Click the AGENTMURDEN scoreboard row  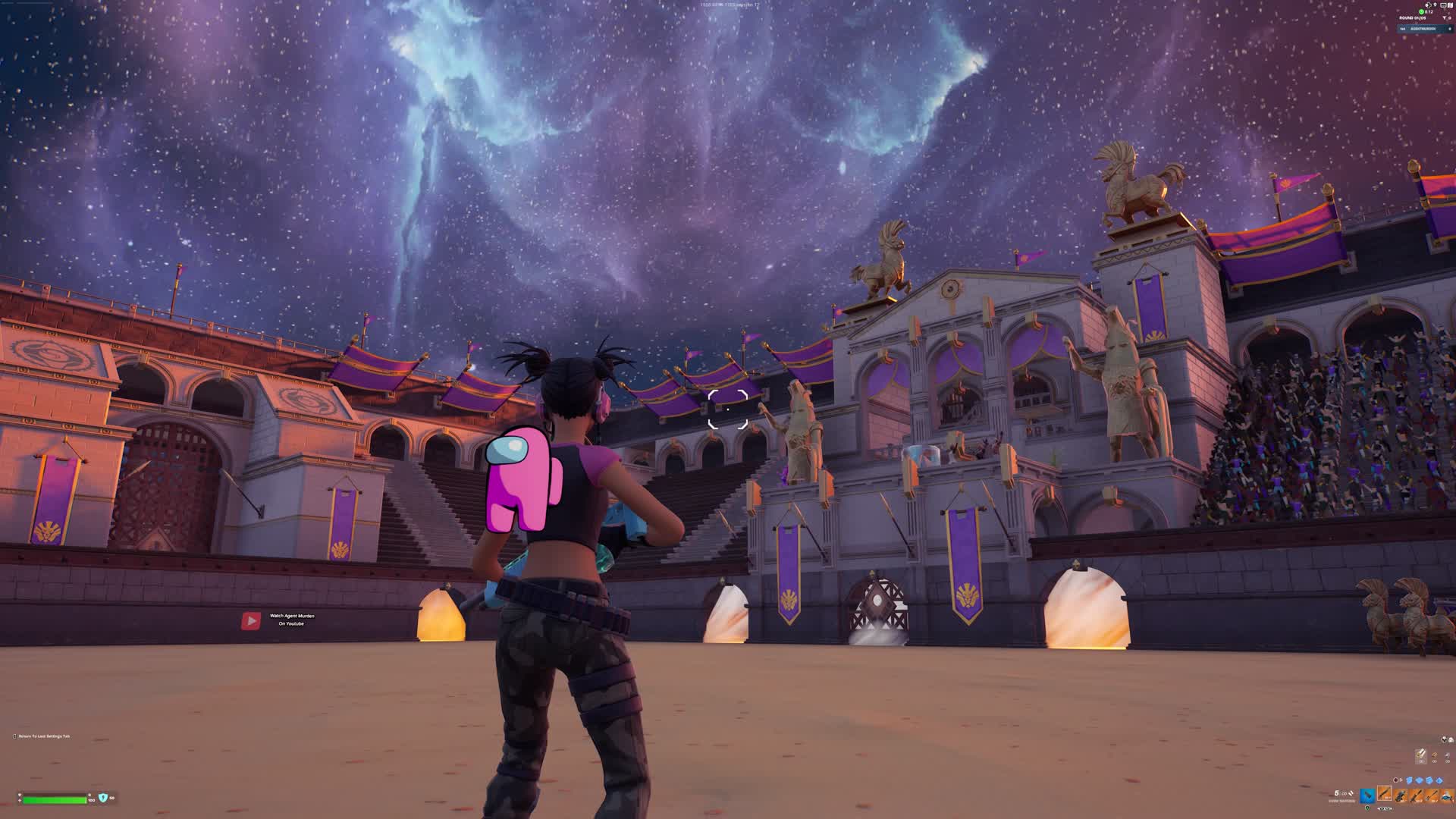pyautogui.click(x=1424, y=29)
